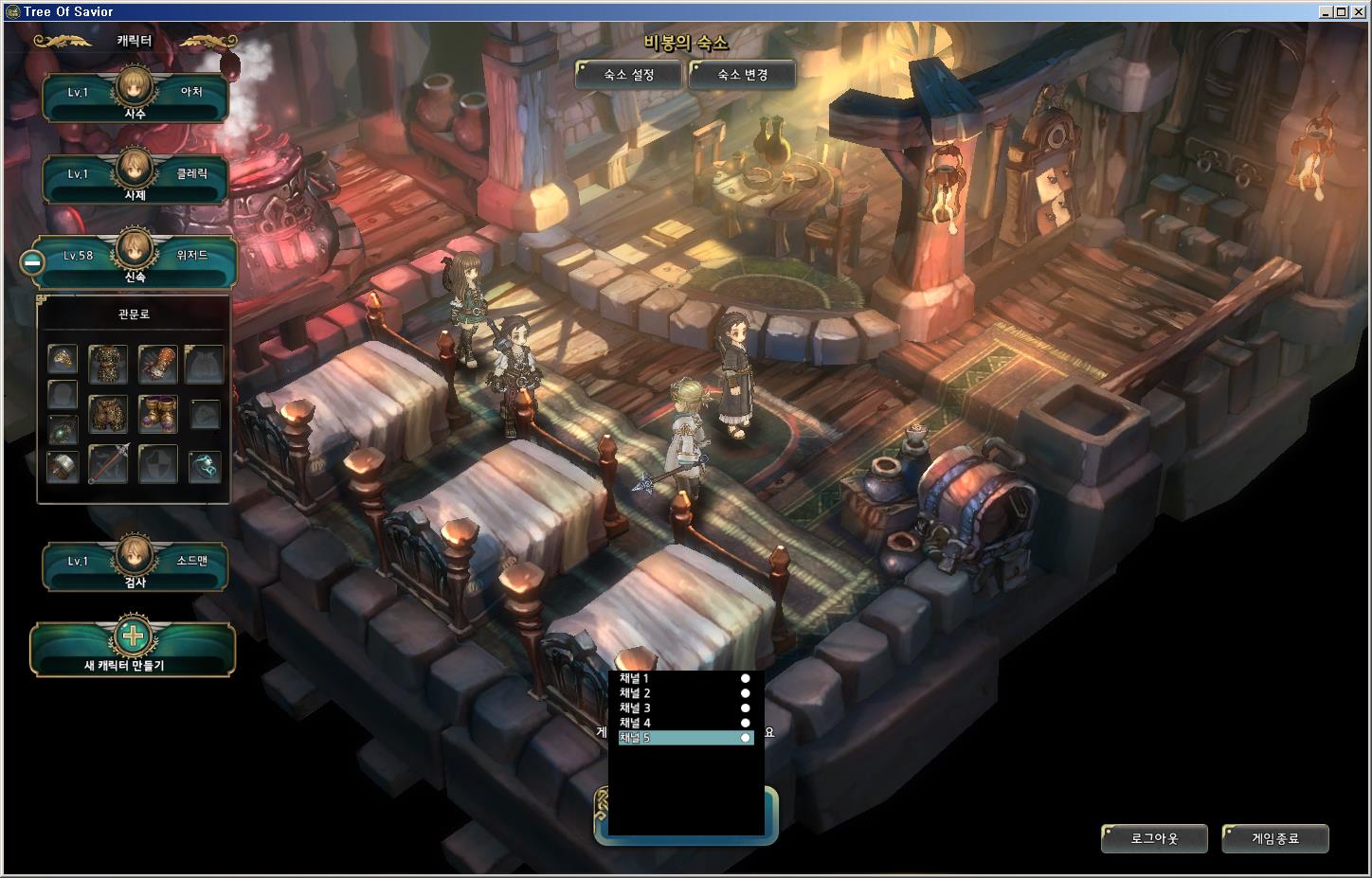Select the Lv.1 Archer character 사수
Image resolution: width=1372 pixels, height=878 pixels.
[135, 97]
